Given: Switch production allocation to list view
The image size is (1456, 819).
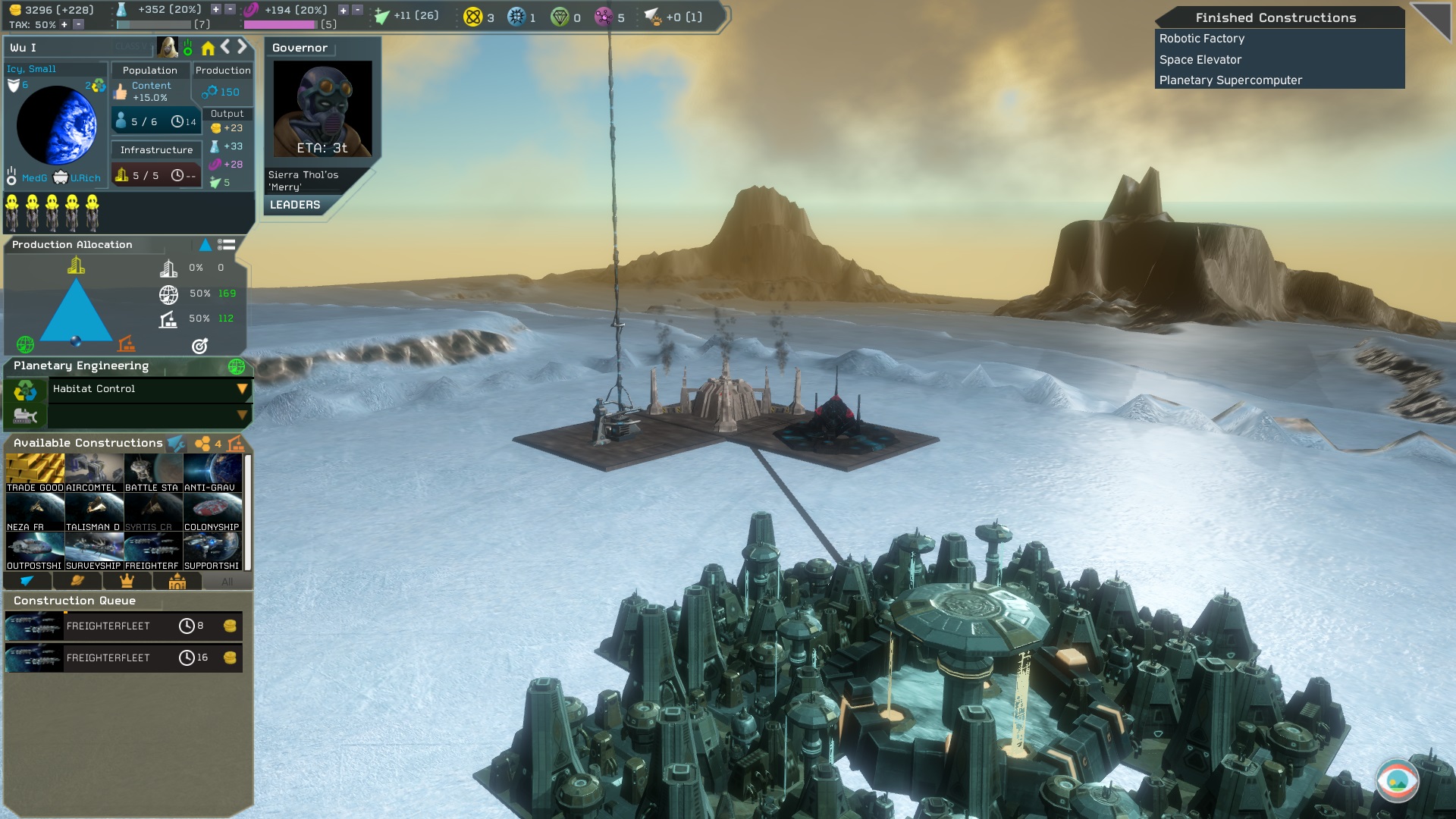Looking at the screenshot, I should [x=226, y=244].
